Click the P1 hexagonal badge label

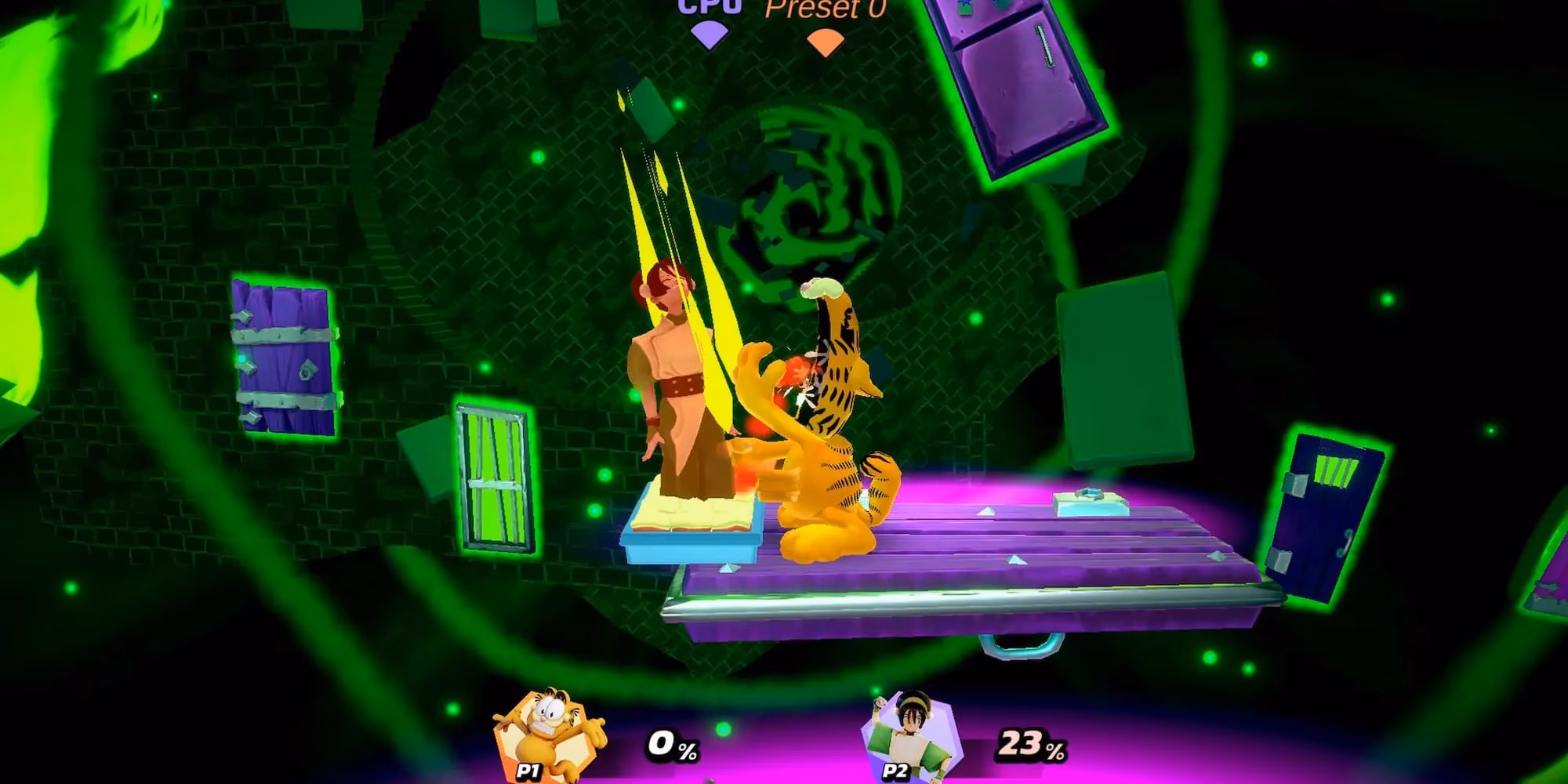tap(527, 771)
